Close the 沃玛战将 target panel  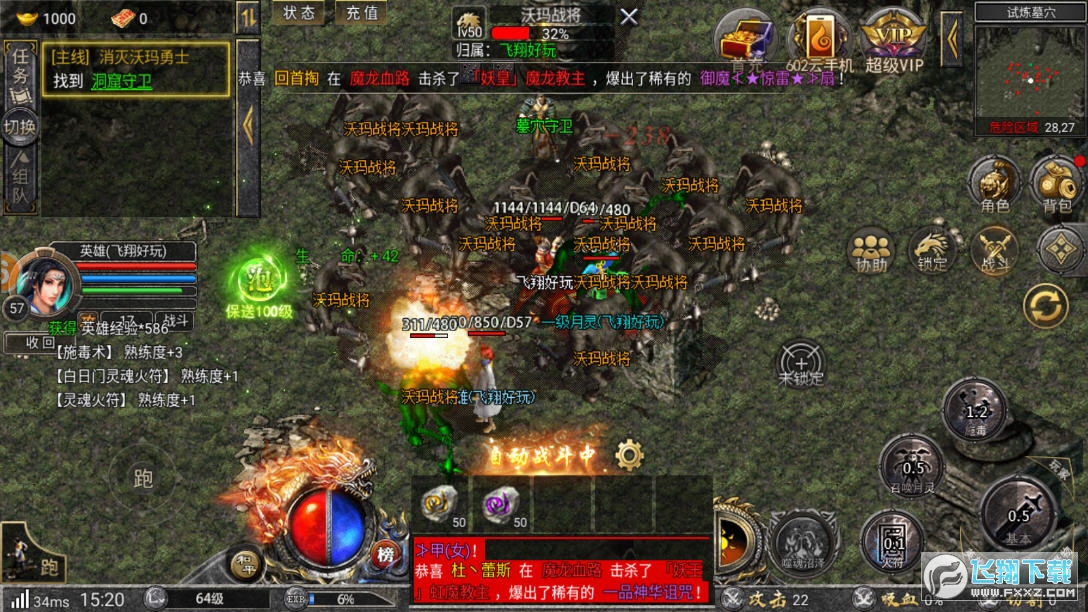pos(628,16)
